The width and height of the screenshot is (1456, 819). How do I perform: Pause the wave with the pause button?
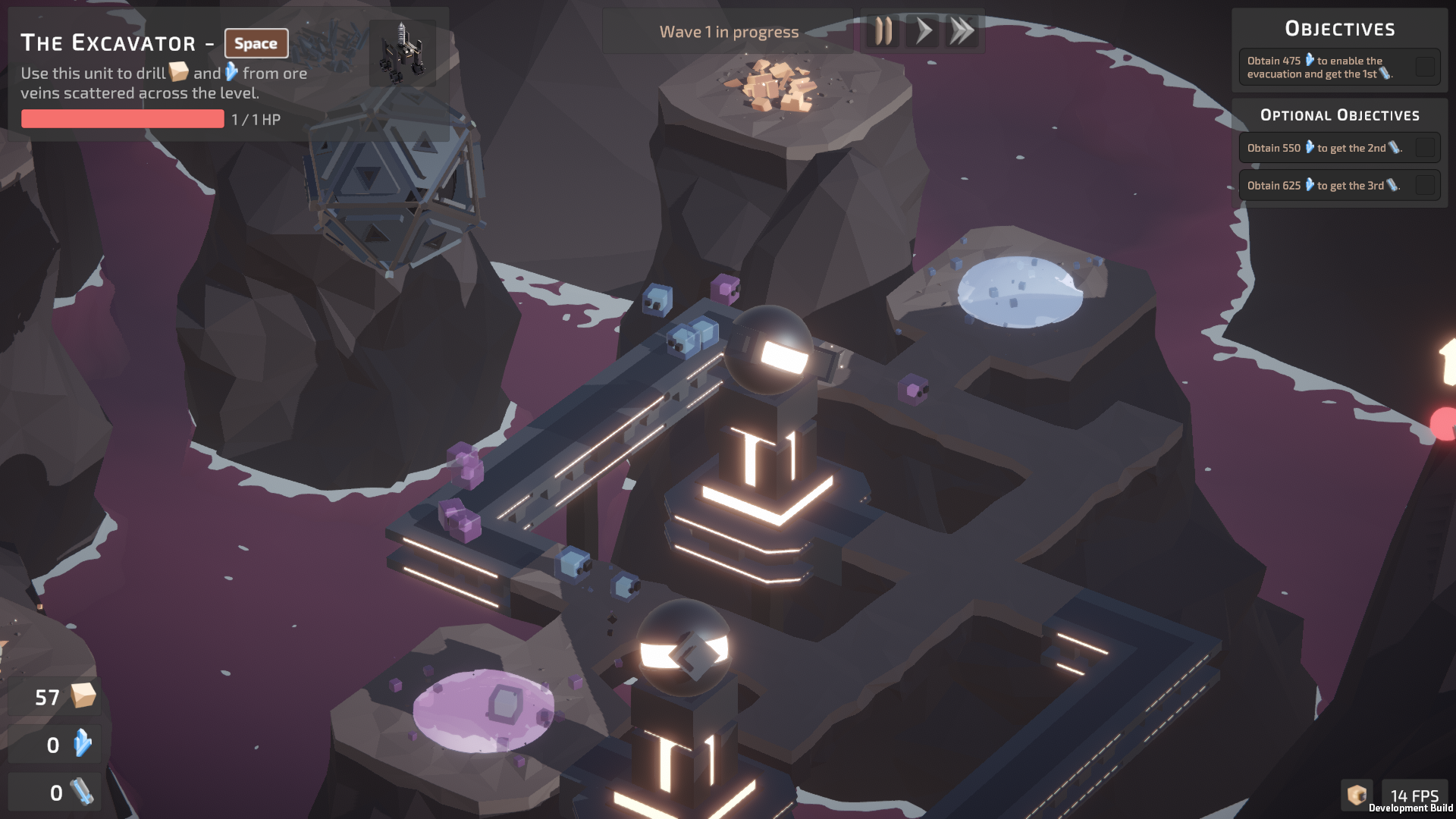click(883, 32)
